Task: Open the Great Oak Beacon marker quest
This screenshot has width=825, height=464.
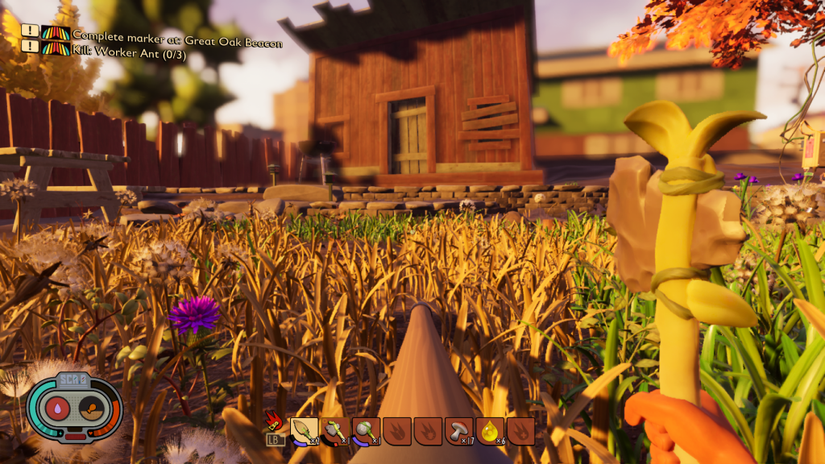Action: point(177,35)
